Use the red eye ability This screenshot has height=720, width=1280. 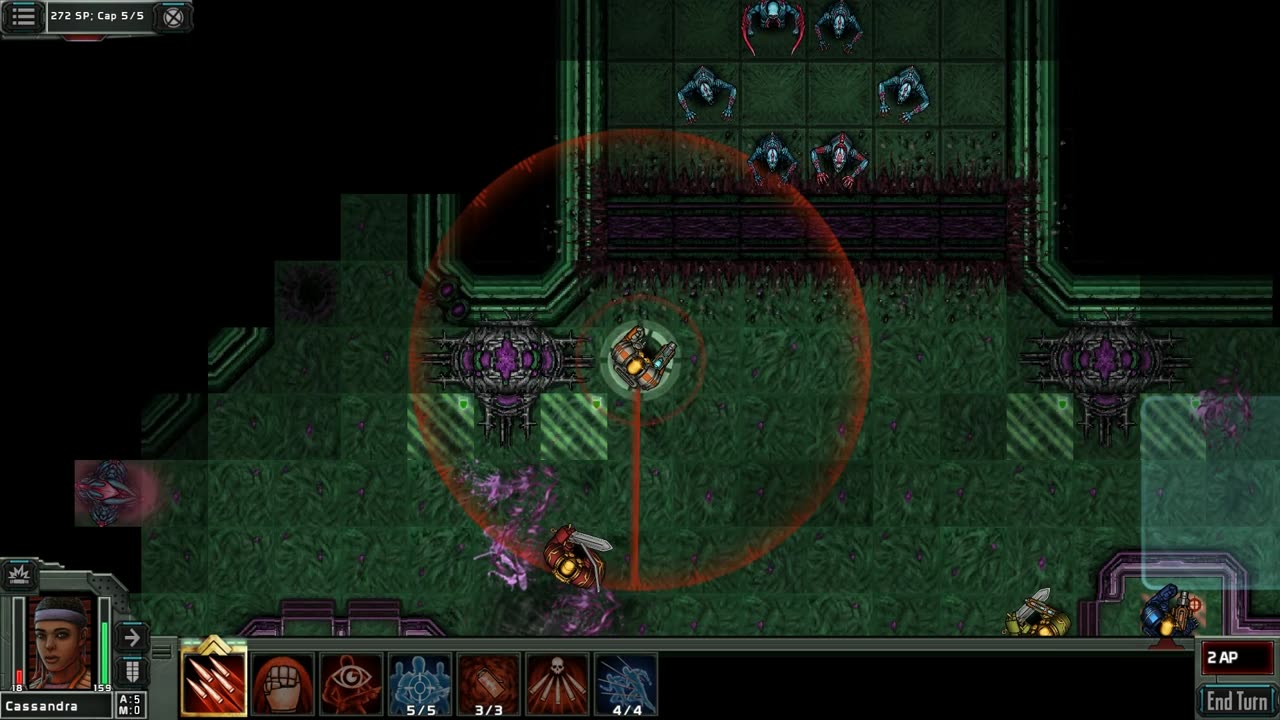[351, 684]
